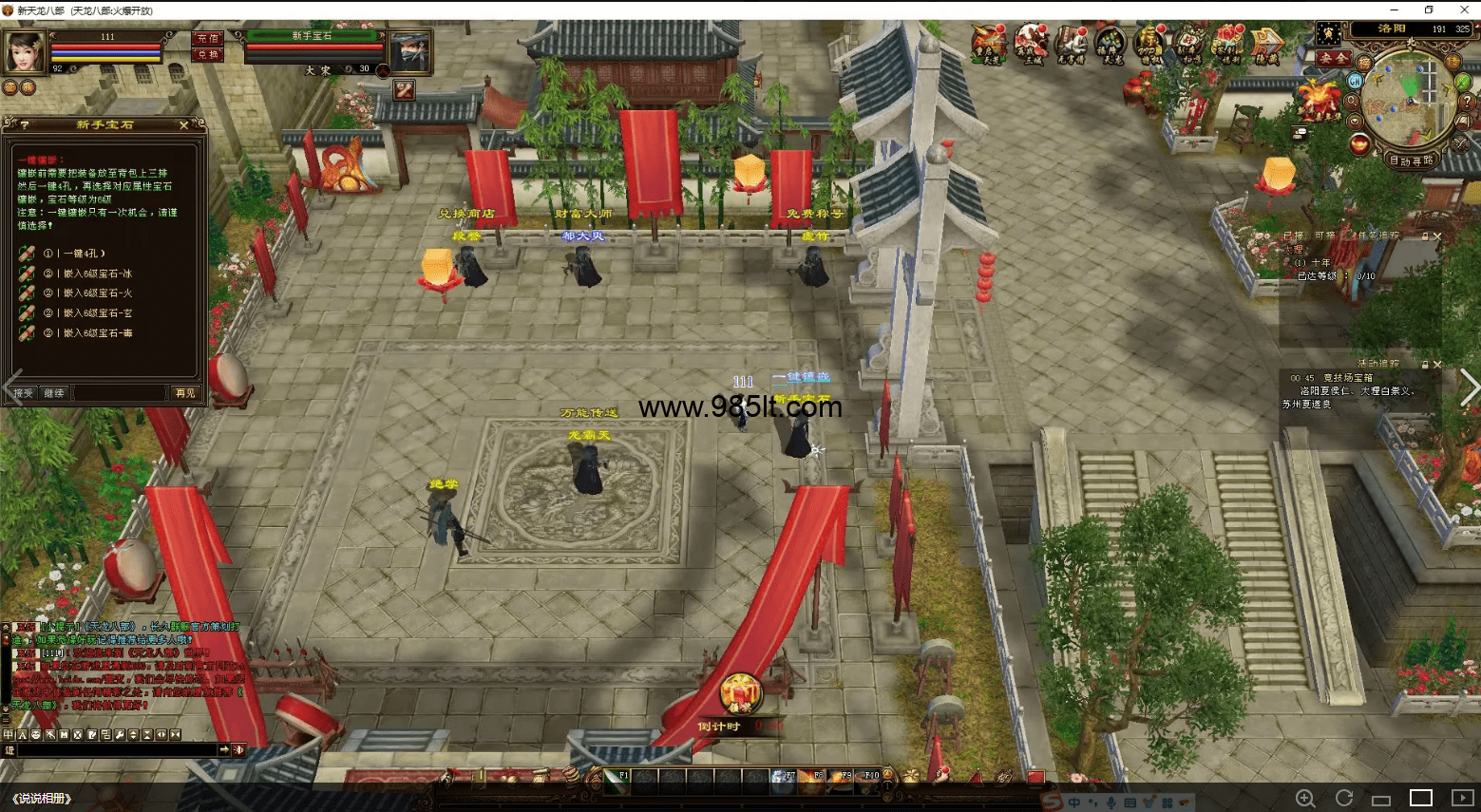Screen dimensions: 1481x812
Task: Click the player character portrait
Action: (x=24, y=51)
